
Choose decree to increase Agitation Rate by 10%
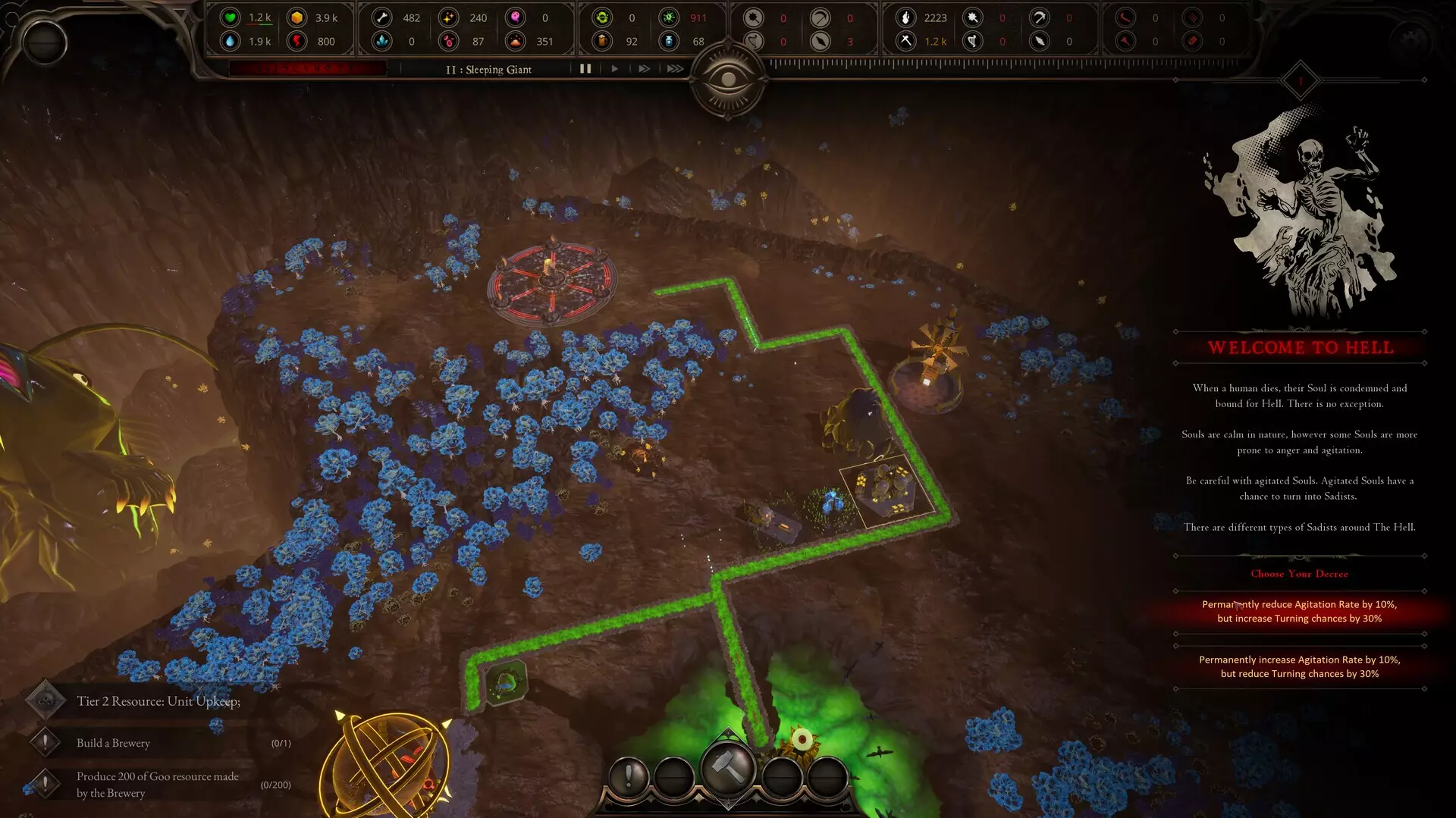[1299, 666]
